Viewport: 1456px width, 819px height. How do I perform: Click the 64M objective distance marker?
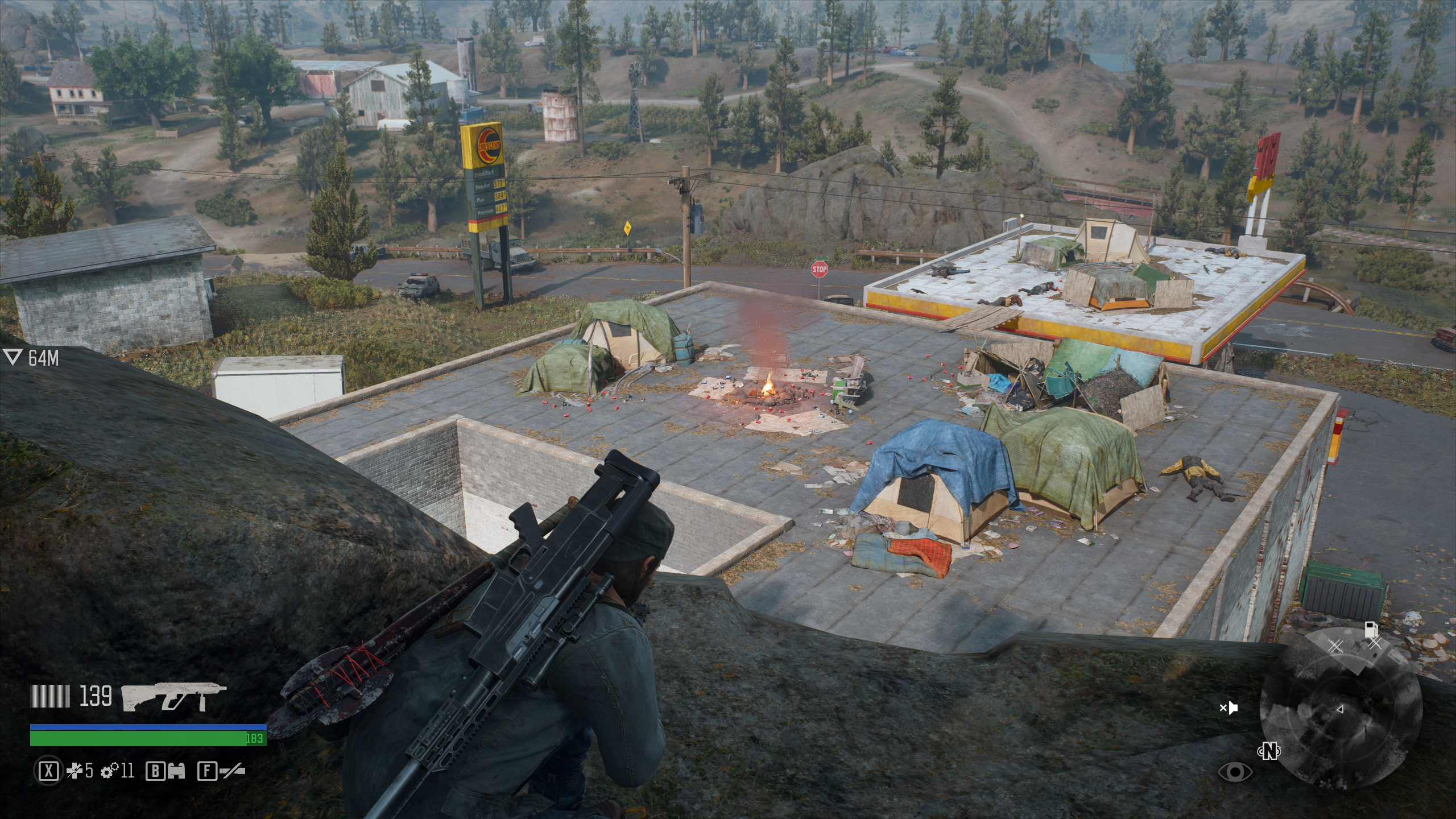coord(31,358)
